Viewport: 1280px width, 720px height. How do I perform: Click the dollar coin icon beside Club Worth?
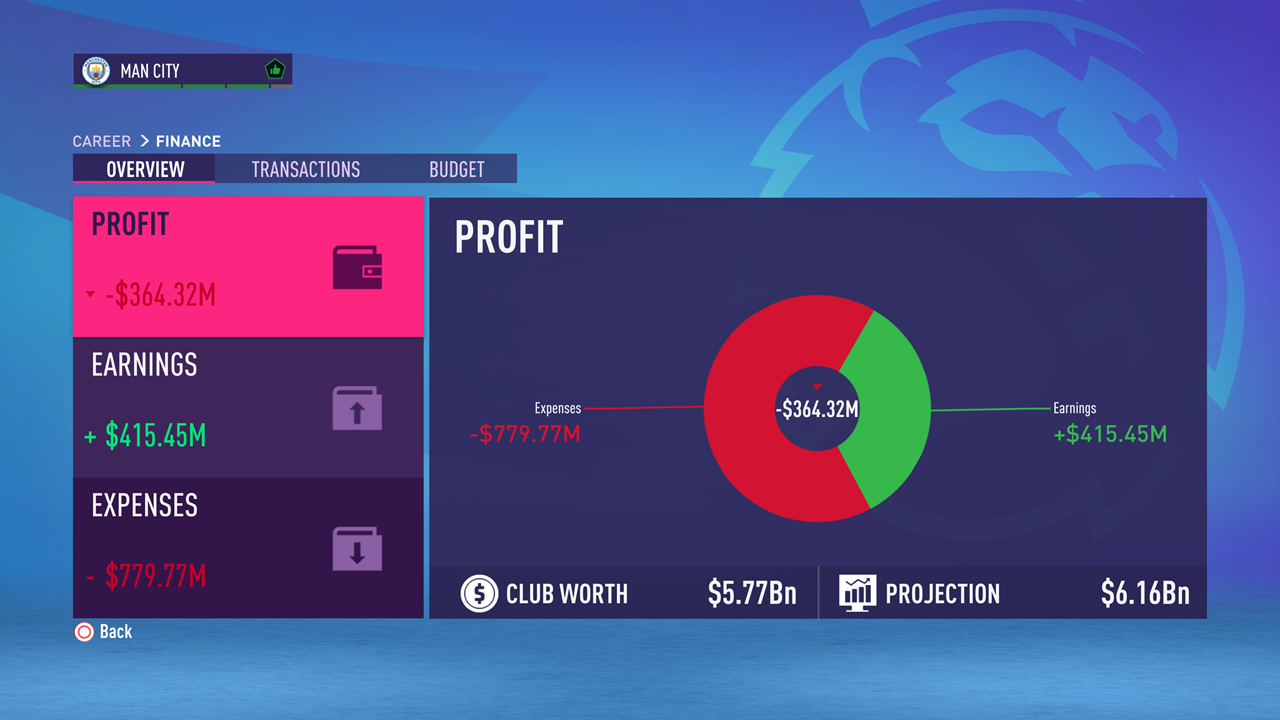[479, 592]
